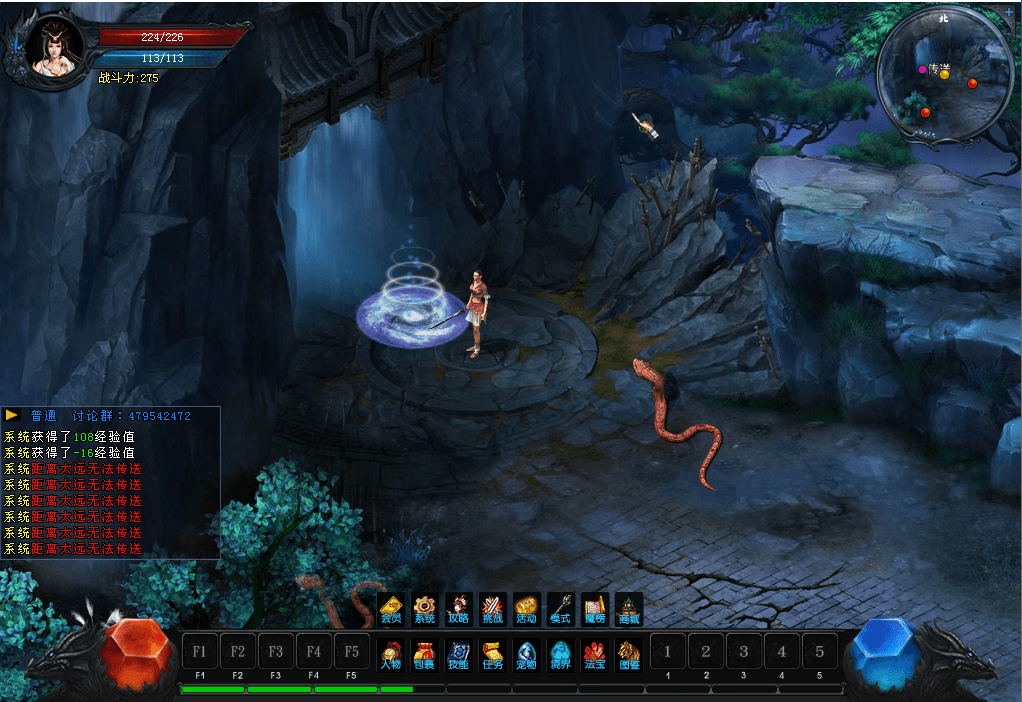
Task: Open the 宠物 pet panel
Action: tap(526, 654)
